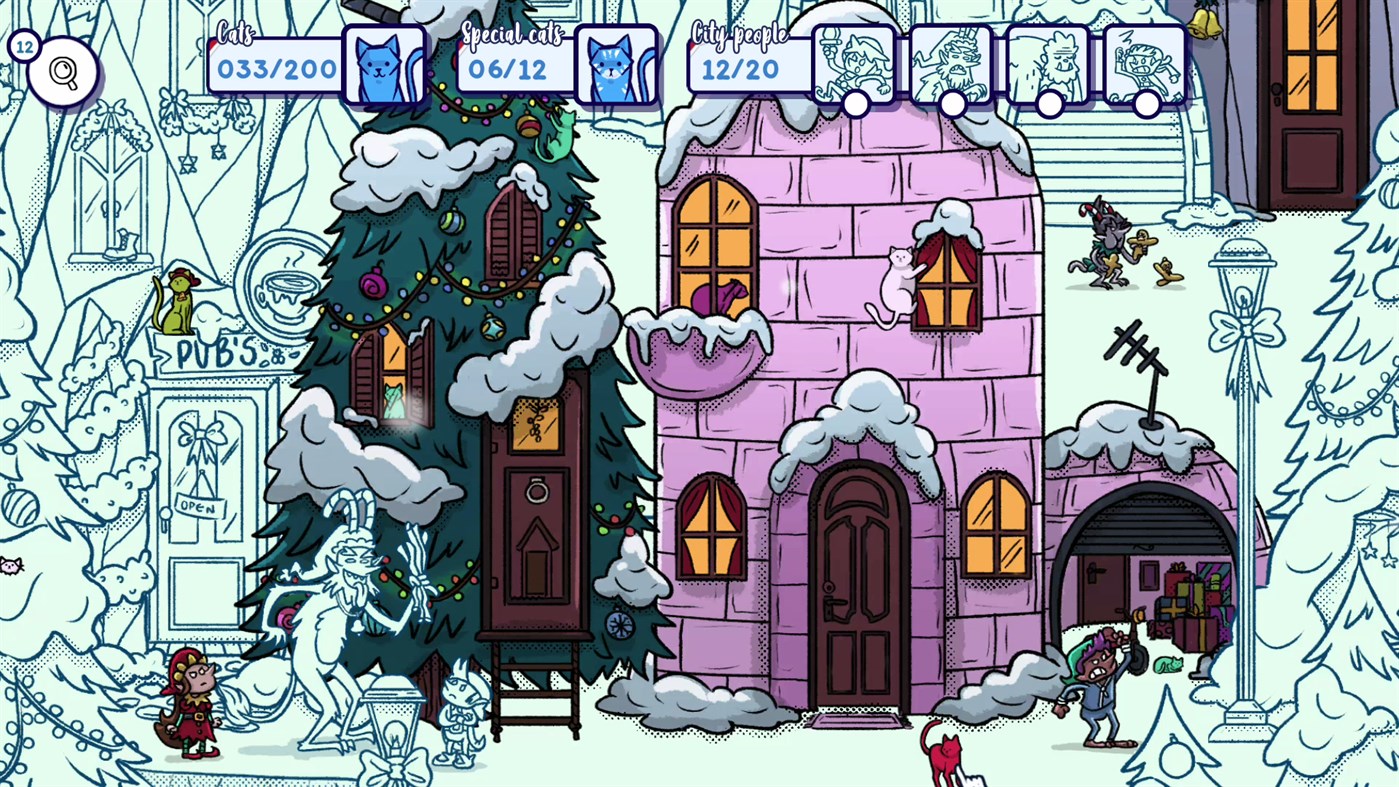Click the circle marker under the Krampus portrait
The height and width of the screenshot is (787, 1399).
[952, 101]
